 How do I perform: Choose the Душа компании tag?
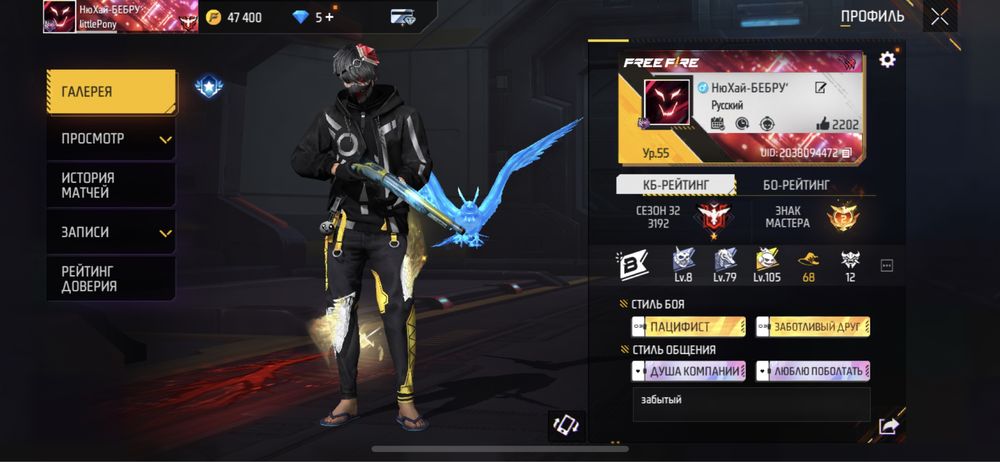688,371
